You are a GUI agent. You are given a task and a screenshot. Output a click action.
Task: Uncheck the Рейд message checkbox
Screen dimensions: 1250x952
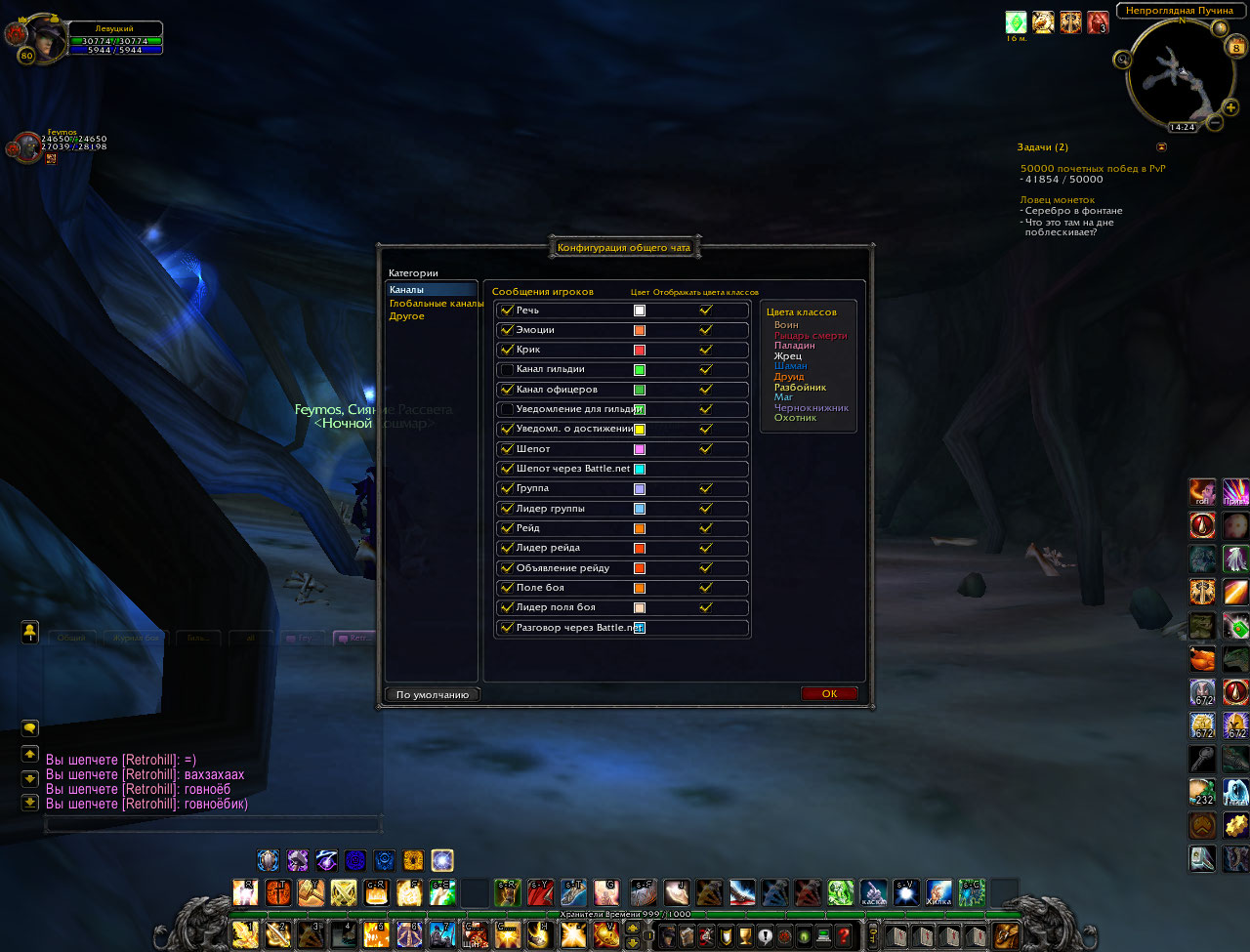[506, 528]
